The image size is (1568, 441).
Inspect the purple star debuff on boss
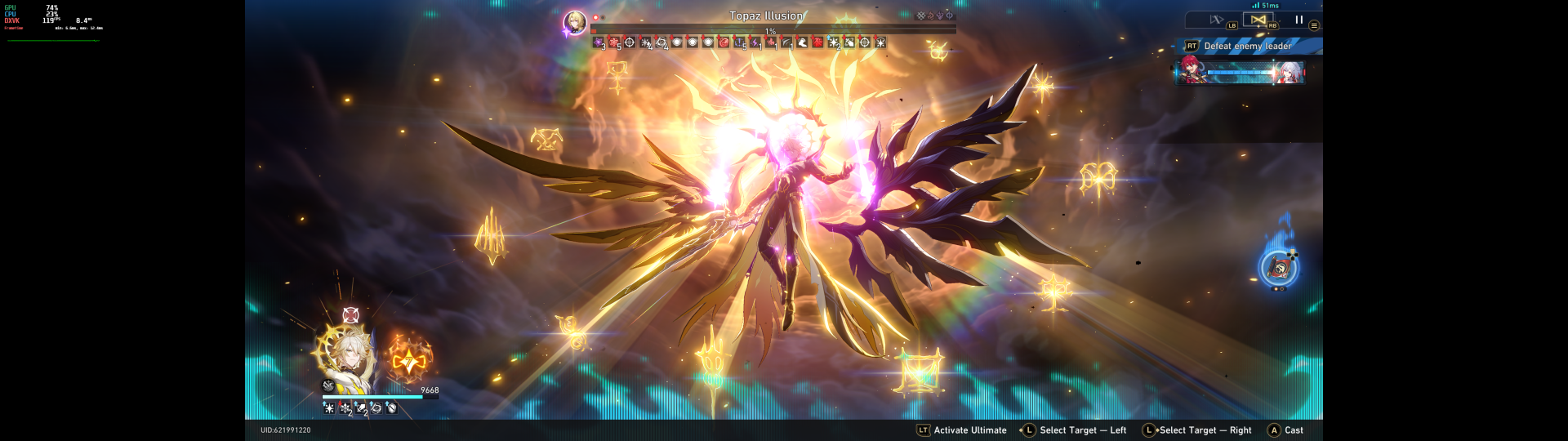[x=599, y=42]
